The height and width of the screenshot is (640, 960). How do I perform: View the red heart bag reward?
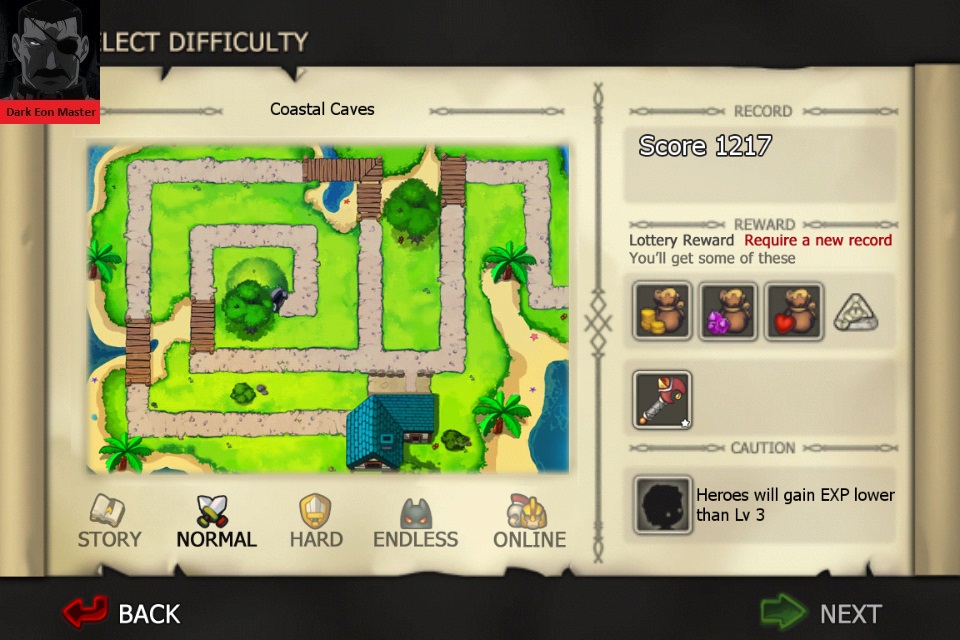click(x=793, y=311)
